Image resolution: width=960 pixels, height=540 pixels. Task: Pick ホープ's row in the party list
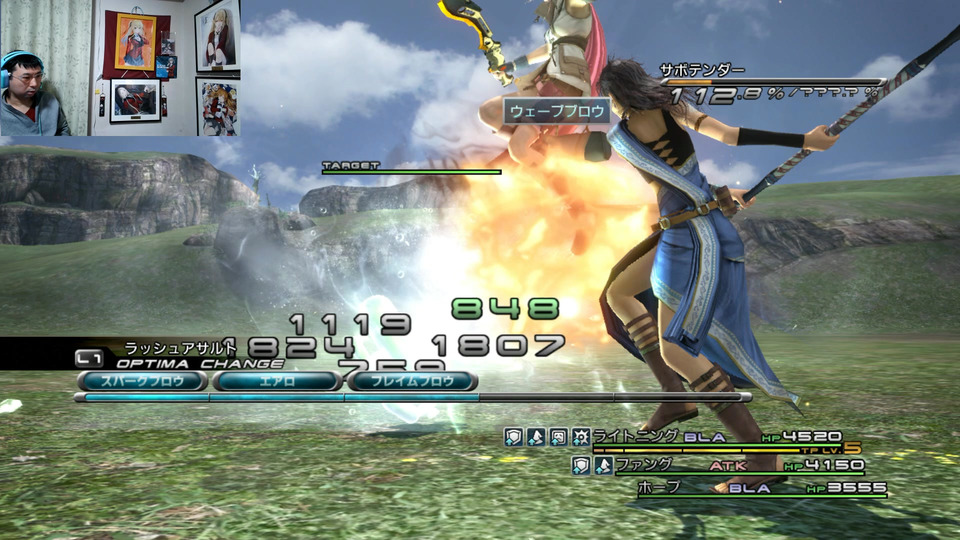click(658, 487)
